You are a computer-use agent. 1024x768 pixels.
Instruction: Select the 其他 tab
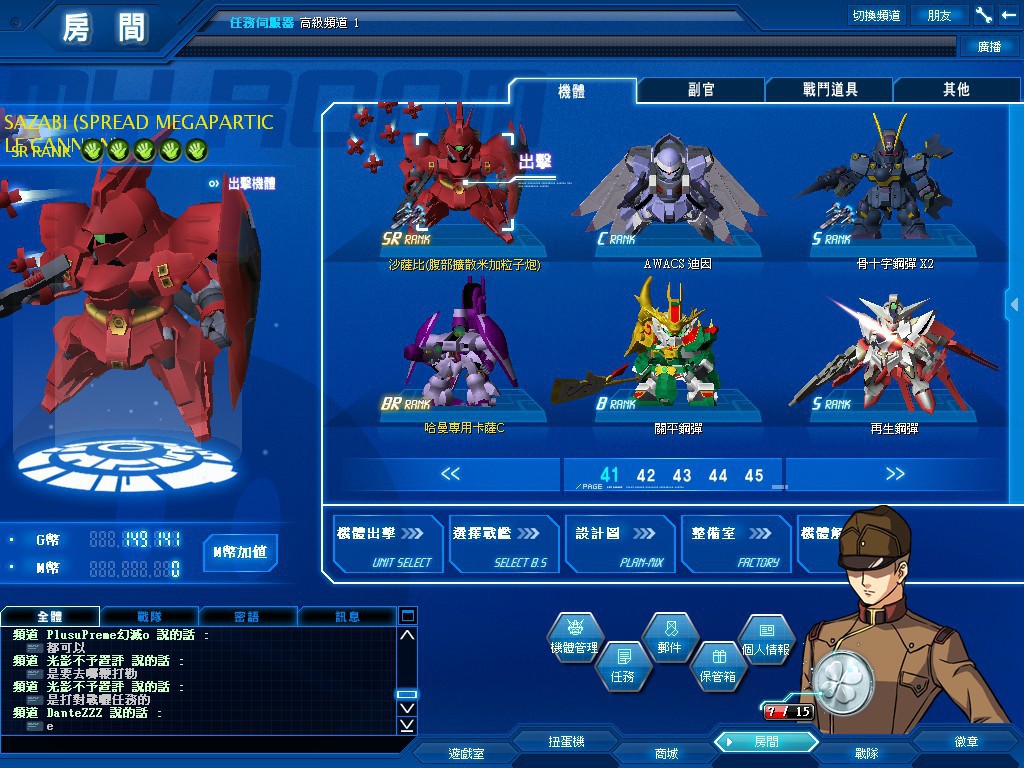956,90
